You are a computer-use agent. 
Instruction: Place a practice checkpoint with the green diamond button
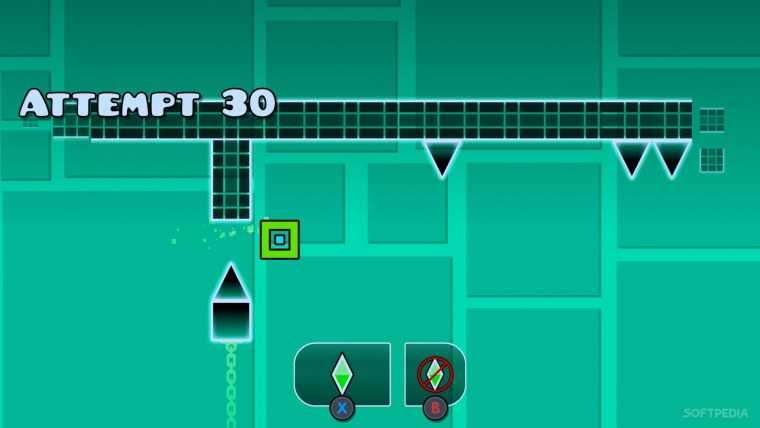pyautogui.click(x=342, y=374)
